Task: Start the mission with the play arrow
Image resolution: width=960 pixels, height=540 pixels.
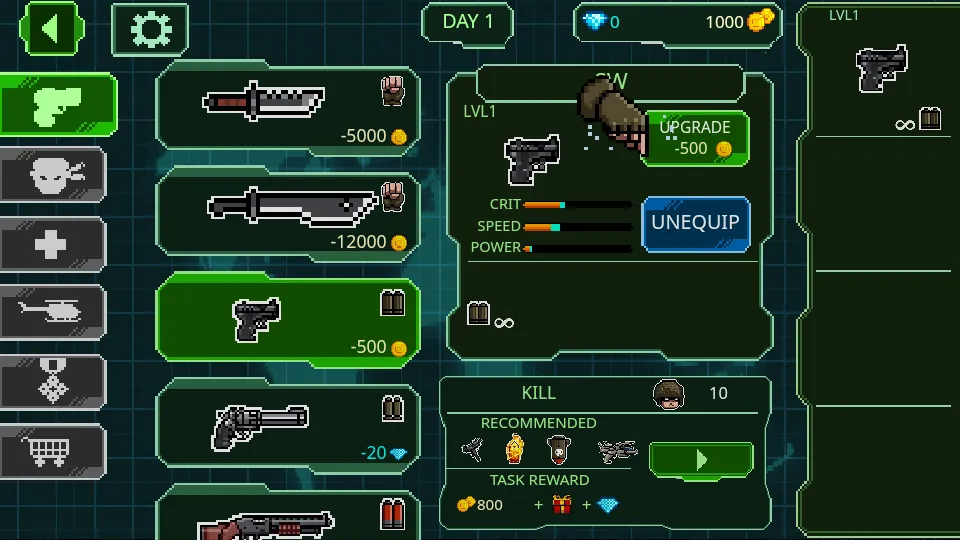Action: coord(700,460)
